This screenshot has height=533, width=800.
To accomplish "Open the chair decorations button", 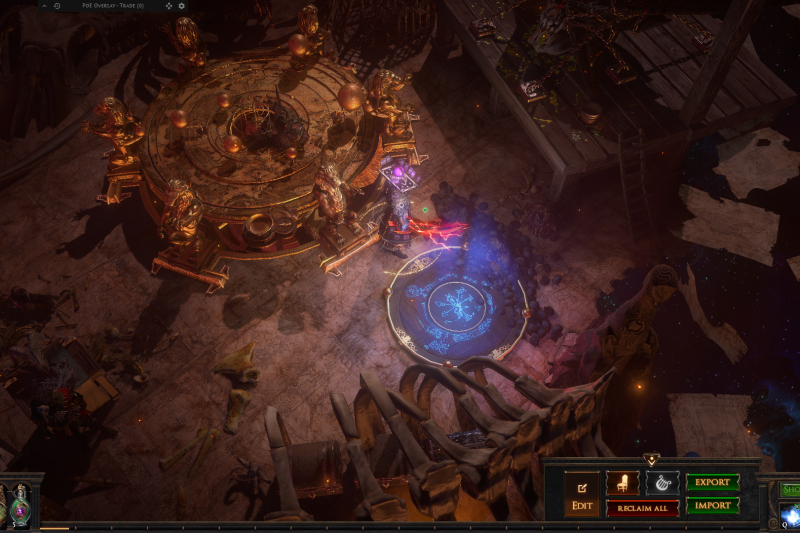I will click(622, 483).
